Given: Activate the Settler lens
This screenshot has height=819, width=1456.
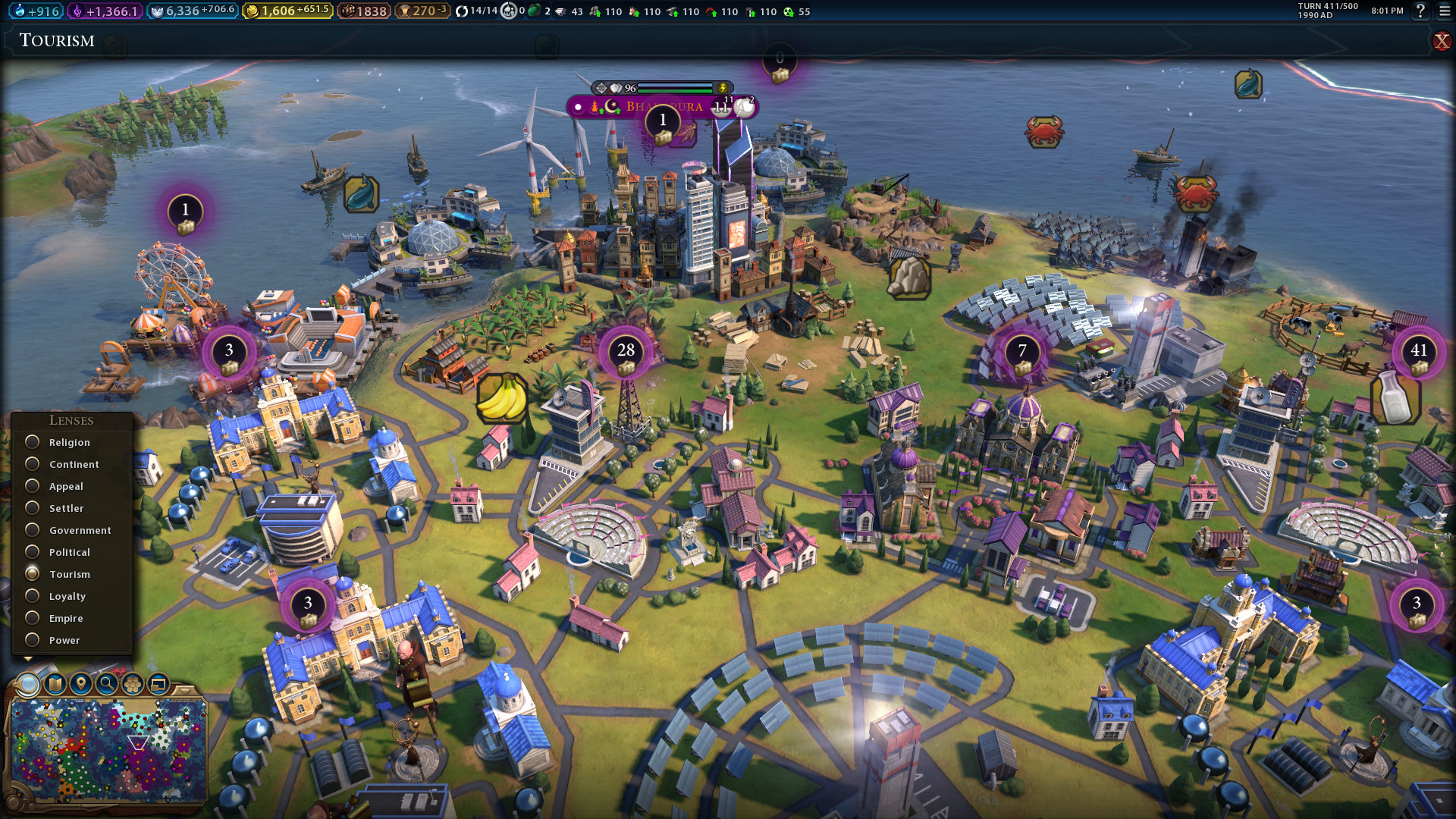Looking at the screenshot, I should pyautogui.click(x=33, y=508).
